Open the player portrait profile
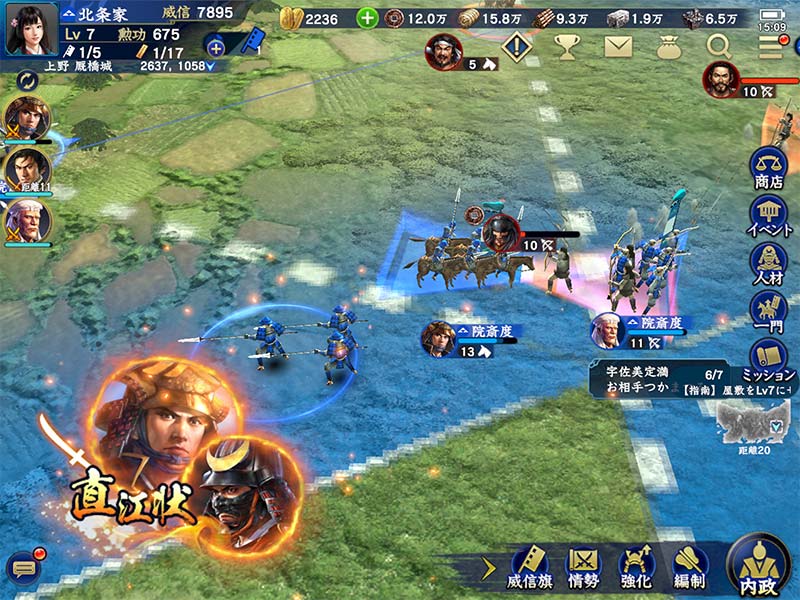The width and height of the screenshot is (800, 600). (30, 28)
